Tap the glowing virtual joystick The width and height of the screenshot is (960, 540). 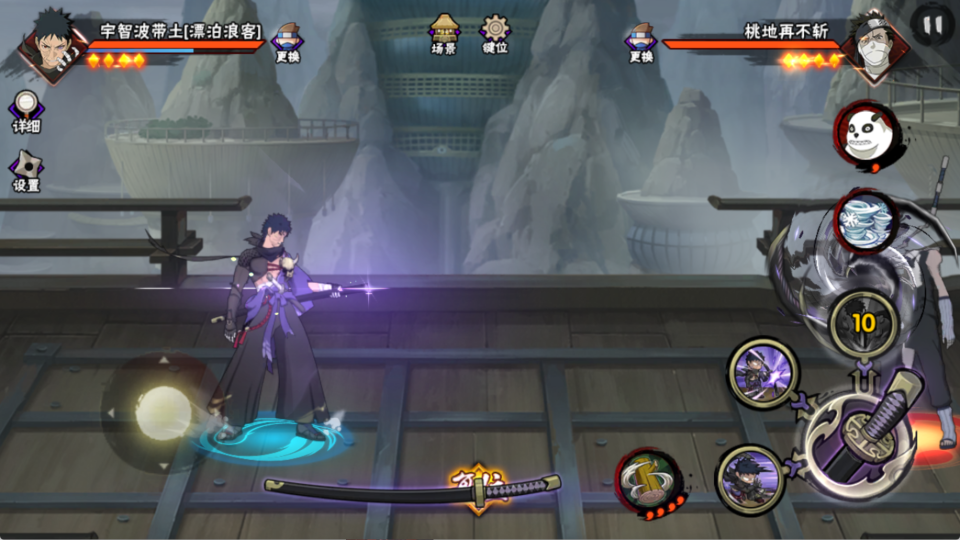162,410
